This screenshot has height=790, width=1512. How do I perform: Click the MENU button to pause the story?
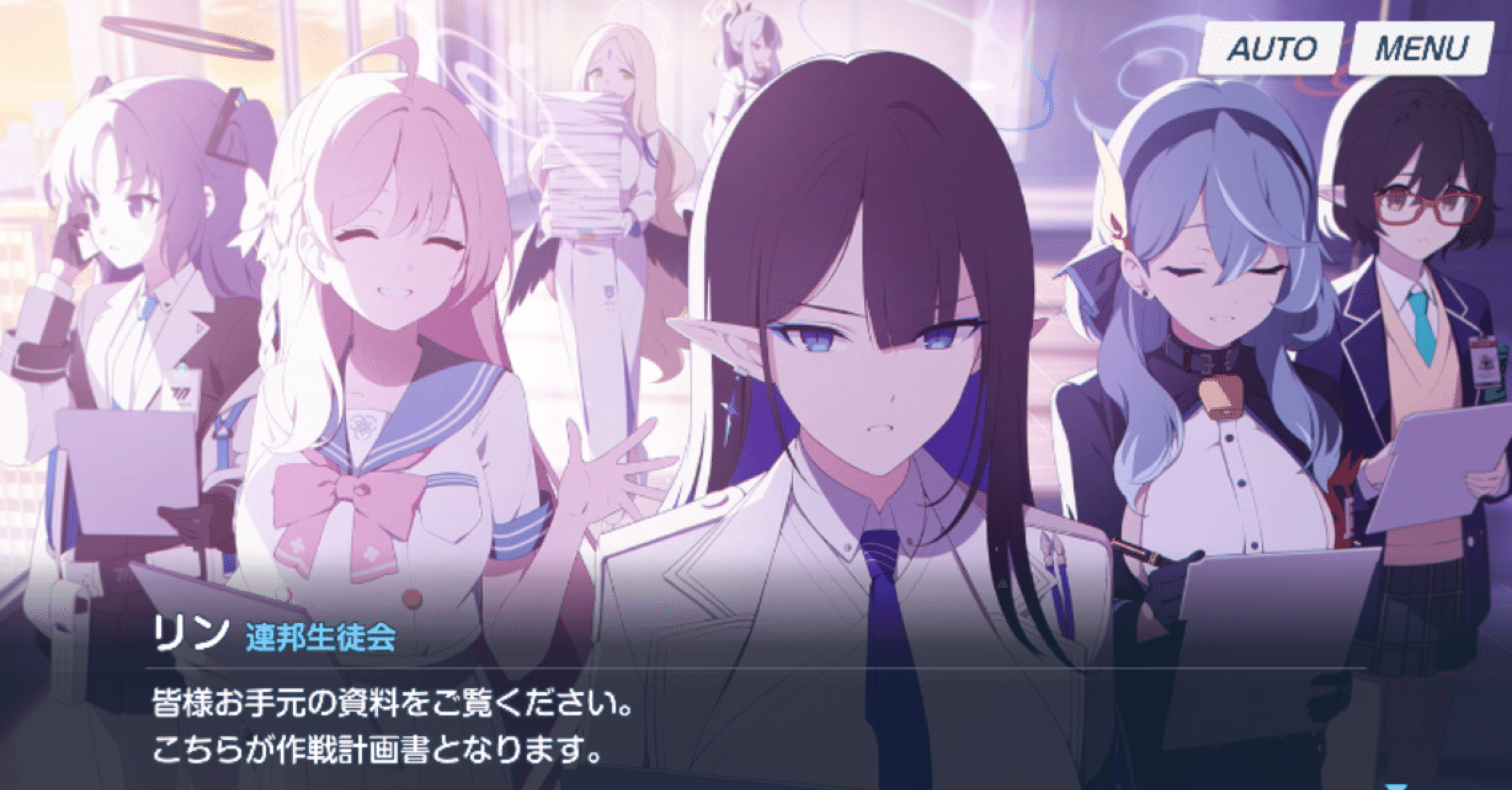tap(1417, 47)
